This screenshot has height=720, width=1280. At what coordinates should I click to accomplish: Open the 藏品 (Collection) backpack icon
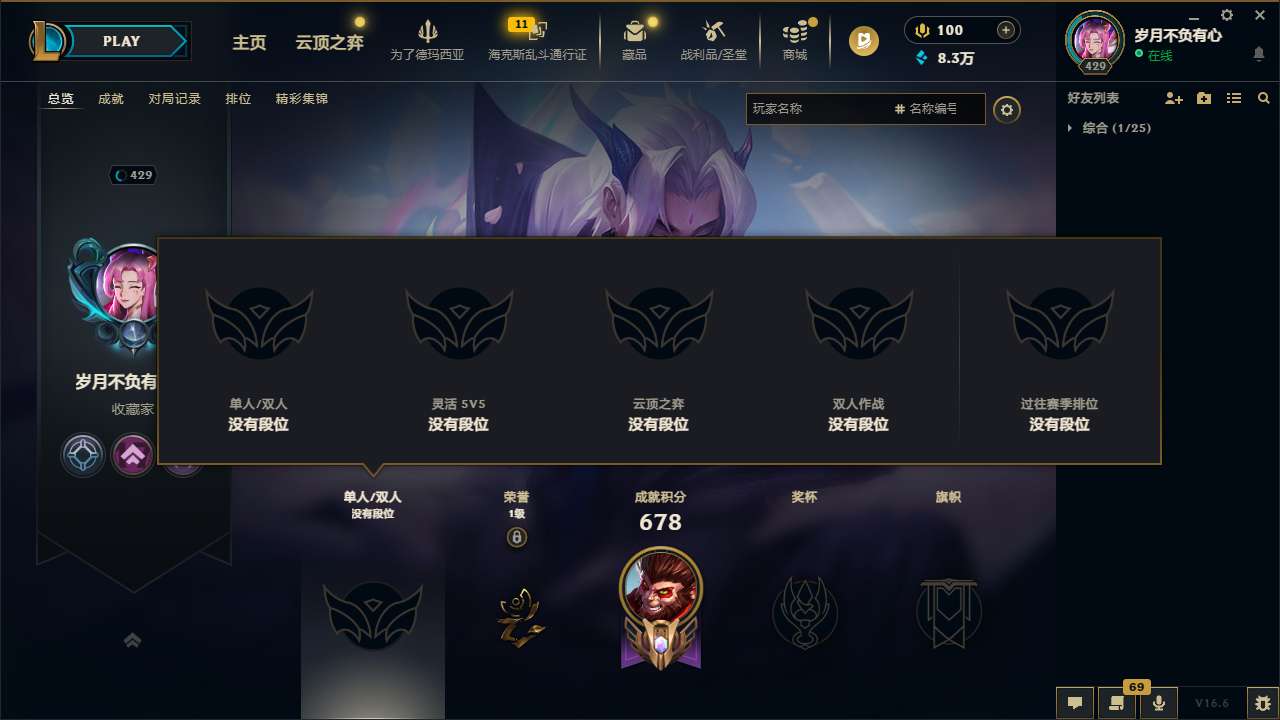coord(635,32)
